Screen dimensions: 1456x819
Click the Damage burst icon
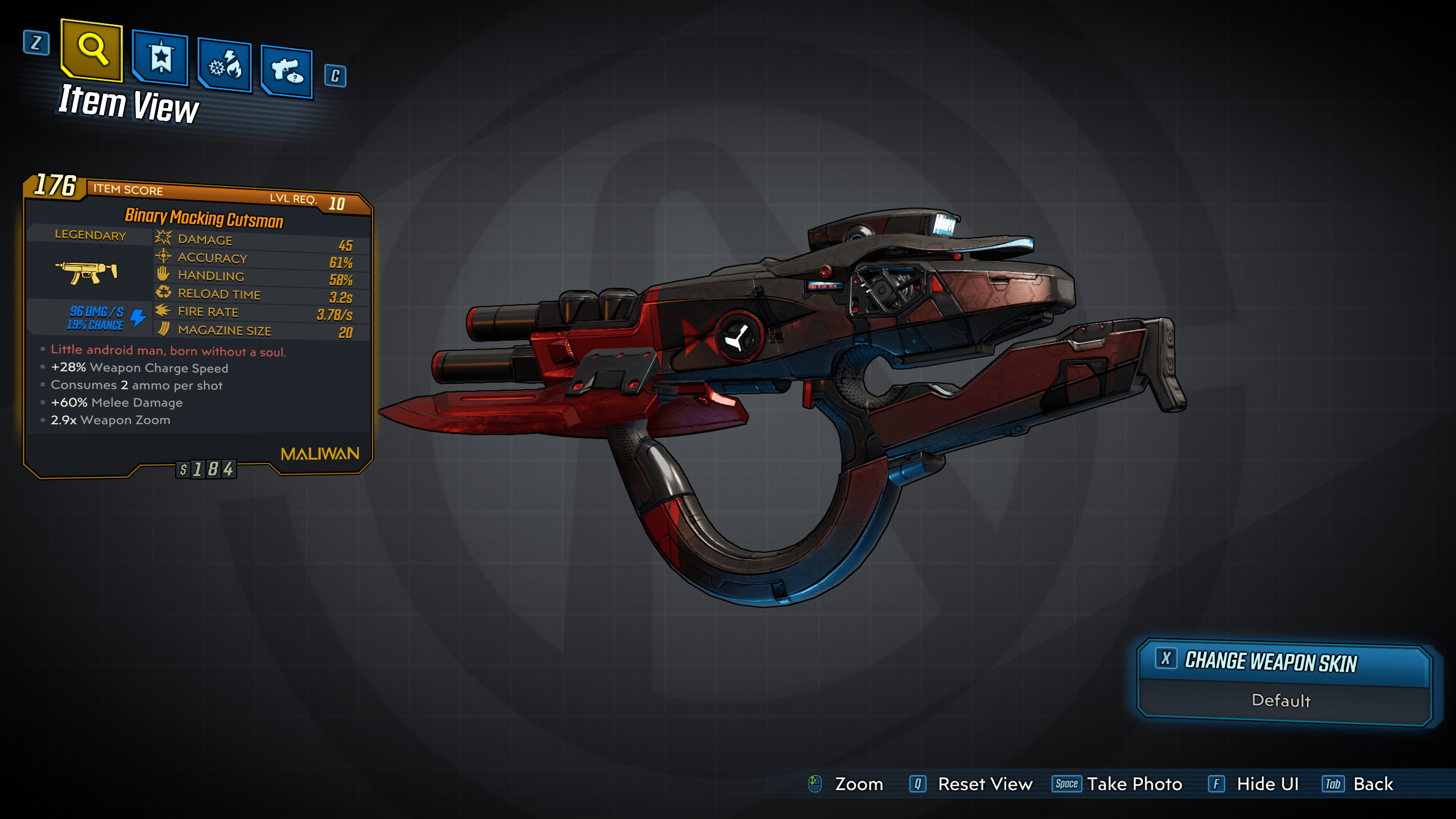(x=162, y=239)
